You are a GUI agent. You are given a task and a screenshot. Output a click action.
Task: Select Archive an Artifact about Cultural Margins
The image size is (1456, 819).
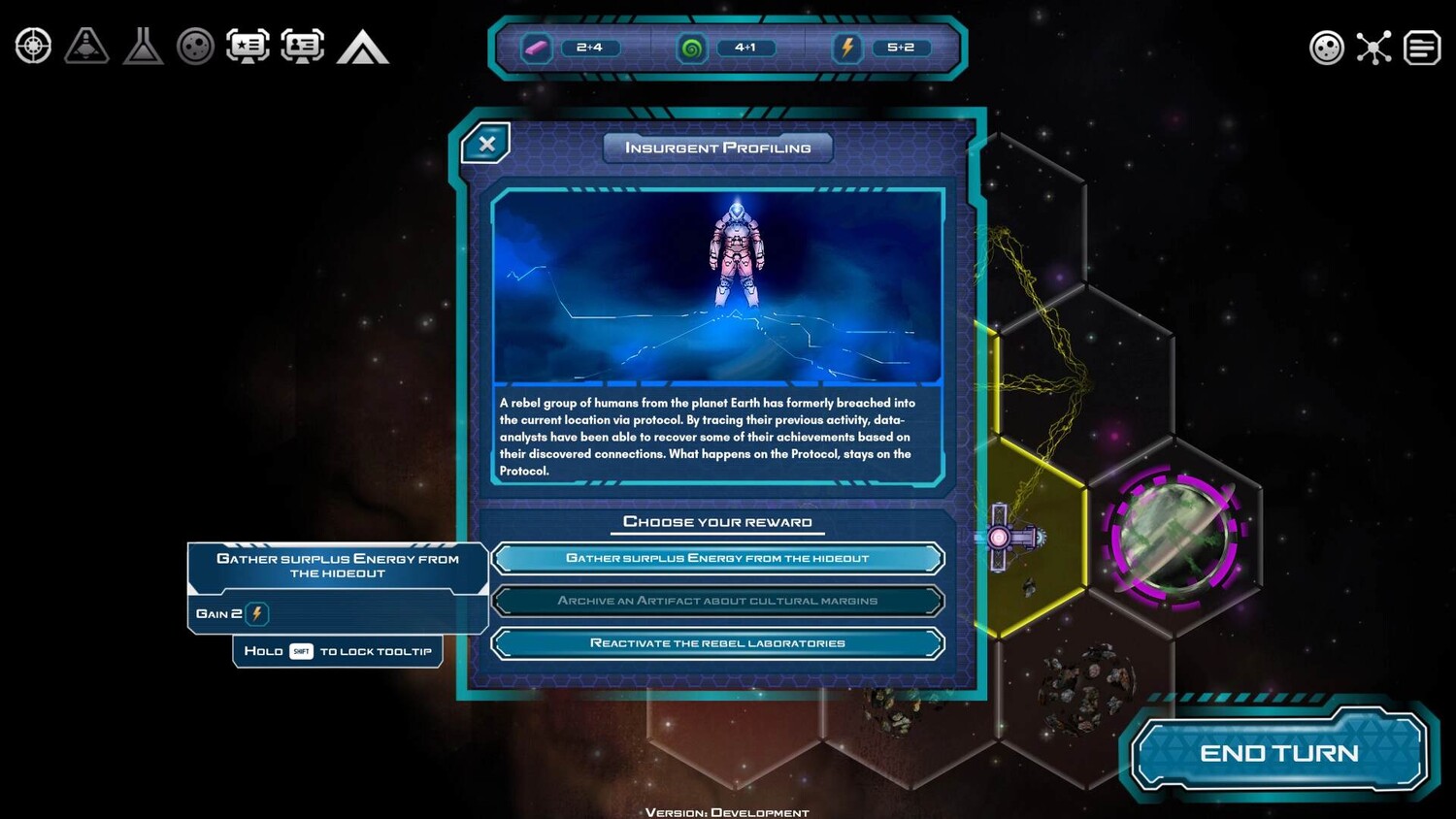[717, 601]
